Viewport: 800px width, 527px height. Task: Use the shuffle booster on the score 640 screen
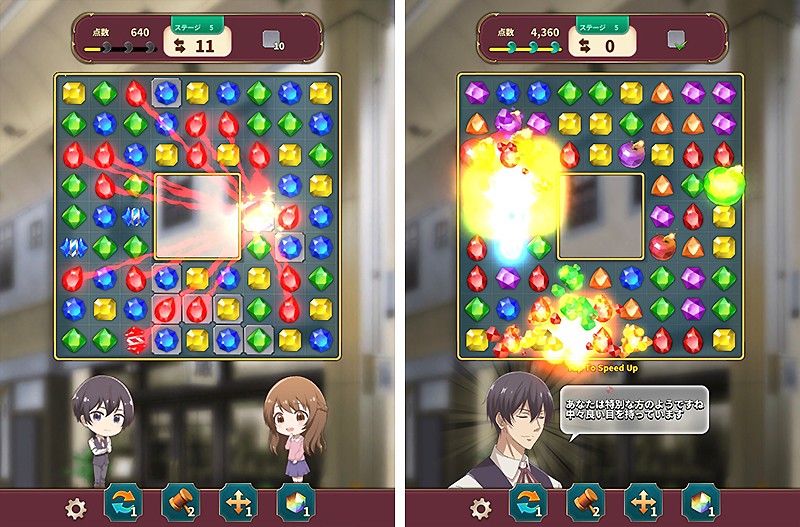point(123,502)
